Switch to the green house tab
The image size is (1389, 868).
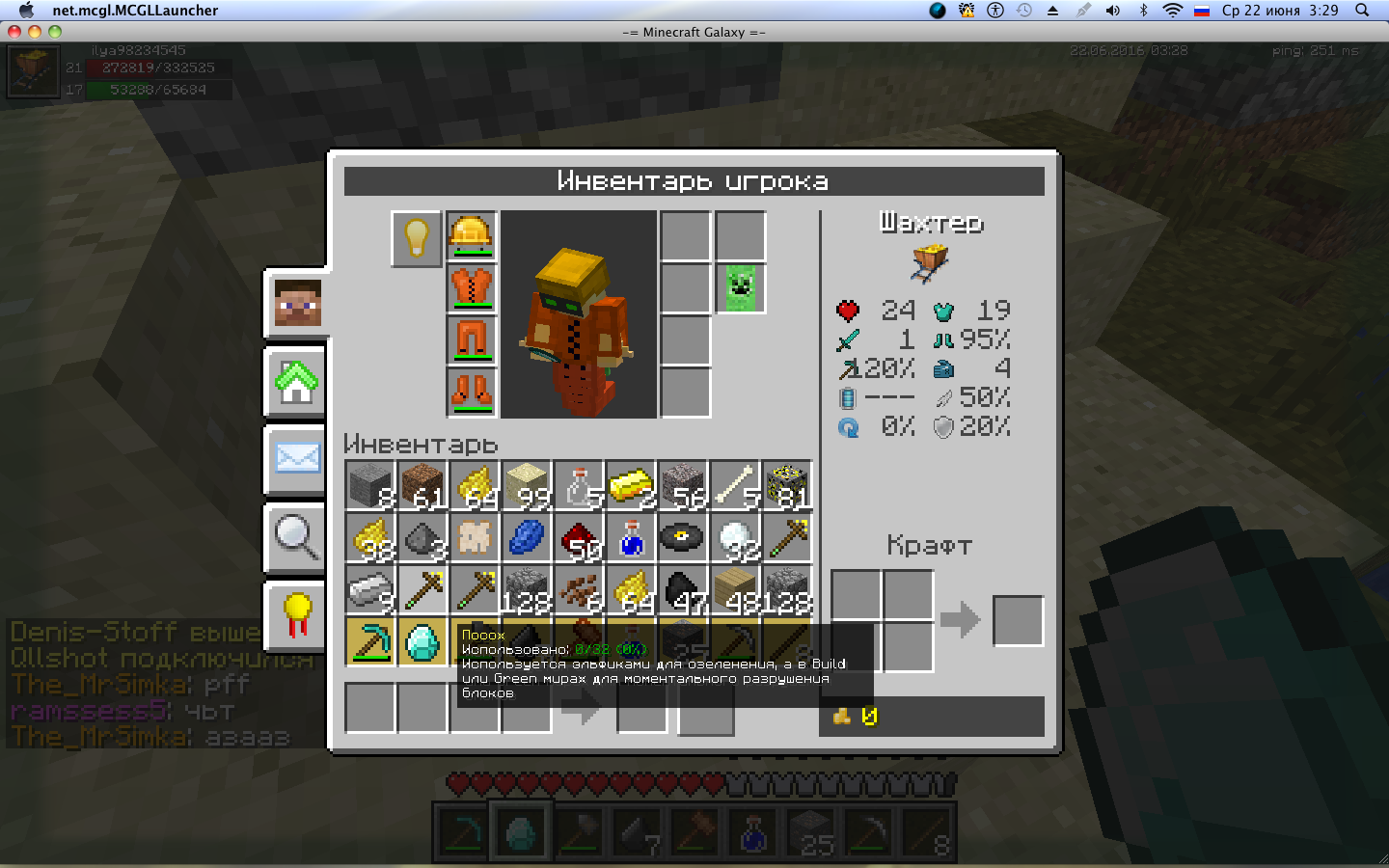coord(297,381)
